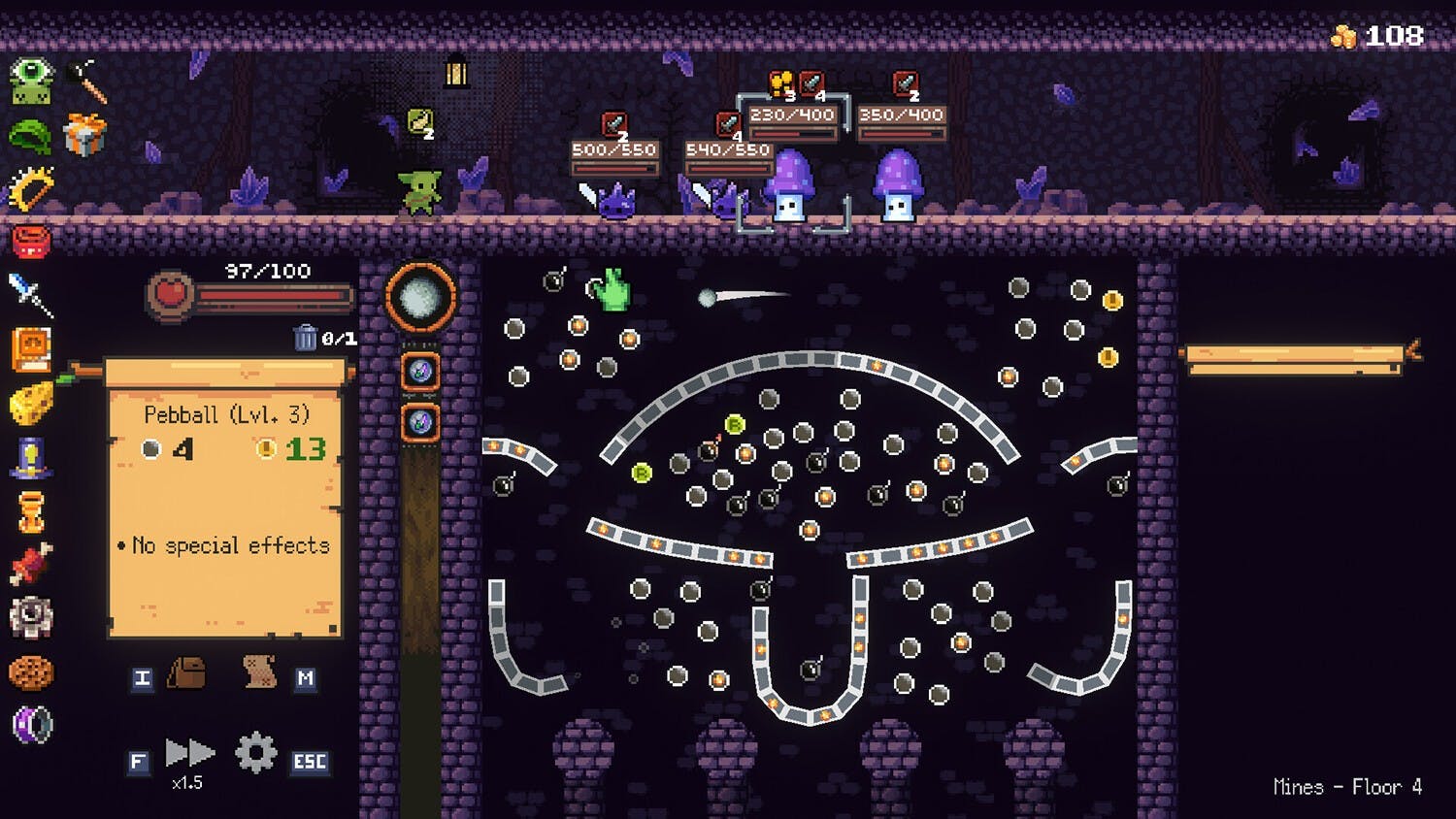Screen dimensions: 1456x819
Task: Click the trash can discard icon
Action: click(305, 338)
